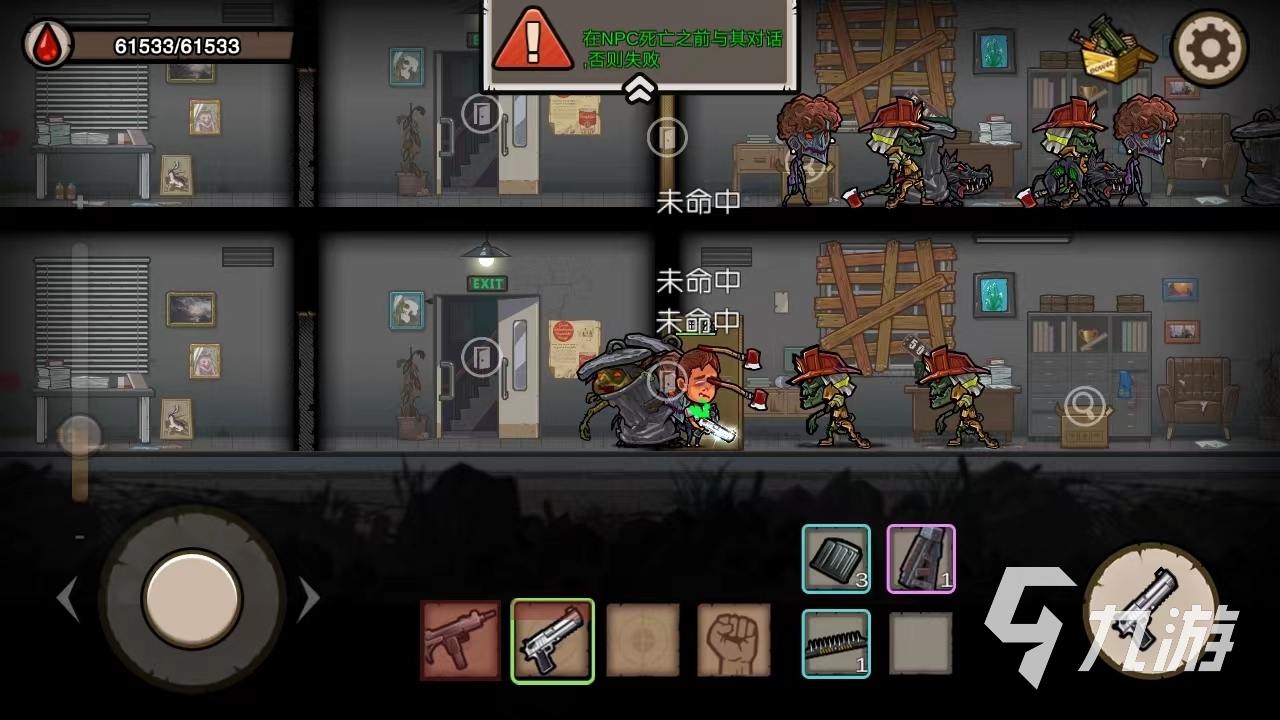Open the settings gear menu
This screenshot has height=720, width=1280.
[x=1210, y=46]
